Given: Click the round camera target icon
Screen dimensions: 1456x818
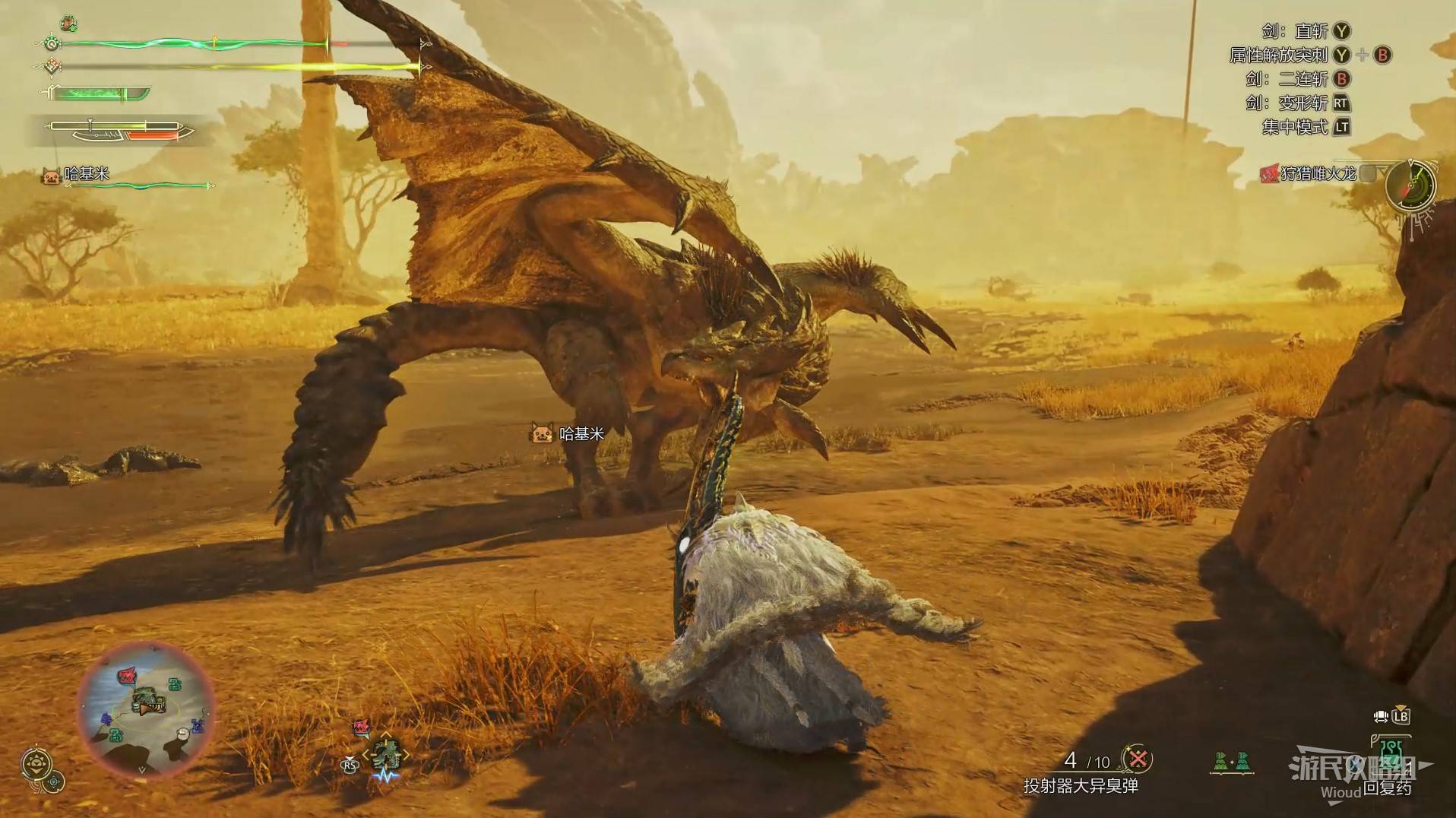Looking at the screenshot, I should (55, 781).
